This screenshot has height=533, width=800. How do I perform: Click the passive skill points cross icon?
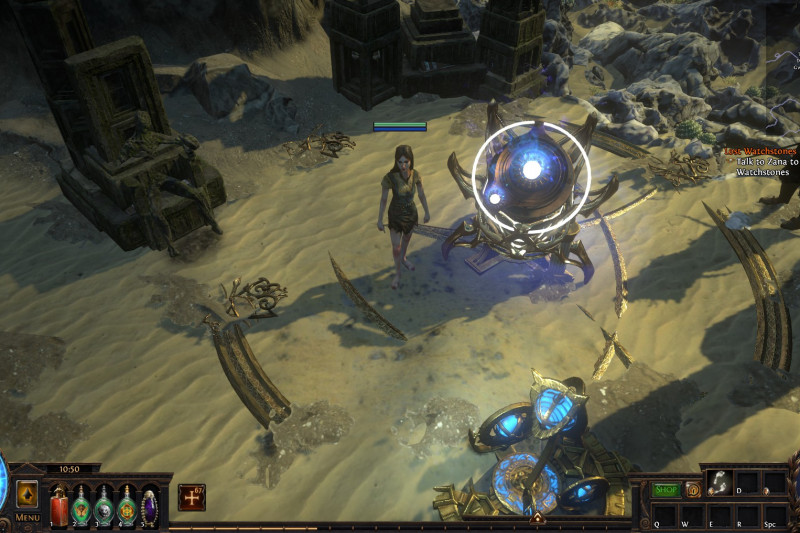[191, 497]
